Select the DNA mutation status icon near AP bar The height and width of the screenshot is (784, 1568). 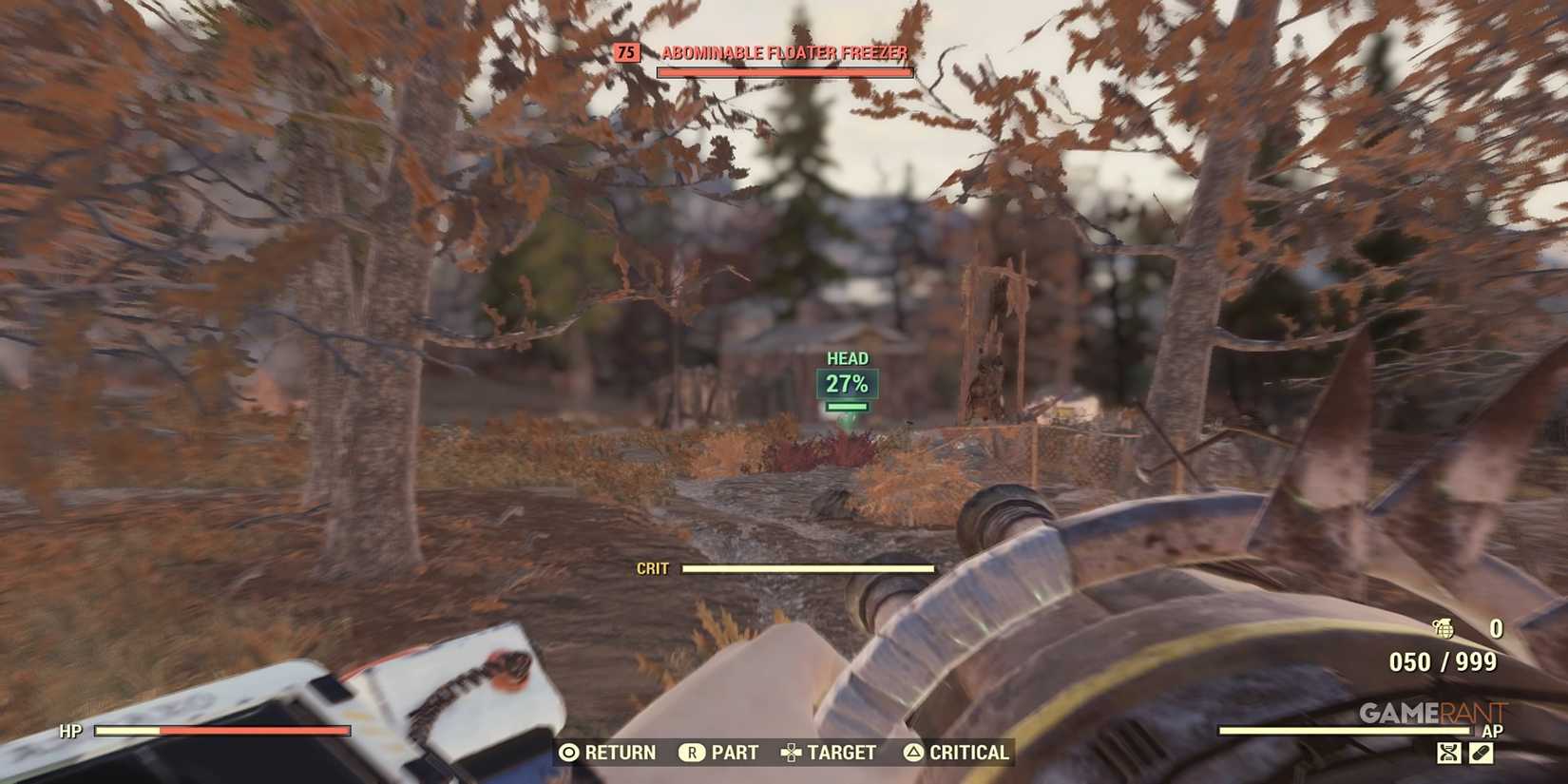point(1448,753)
